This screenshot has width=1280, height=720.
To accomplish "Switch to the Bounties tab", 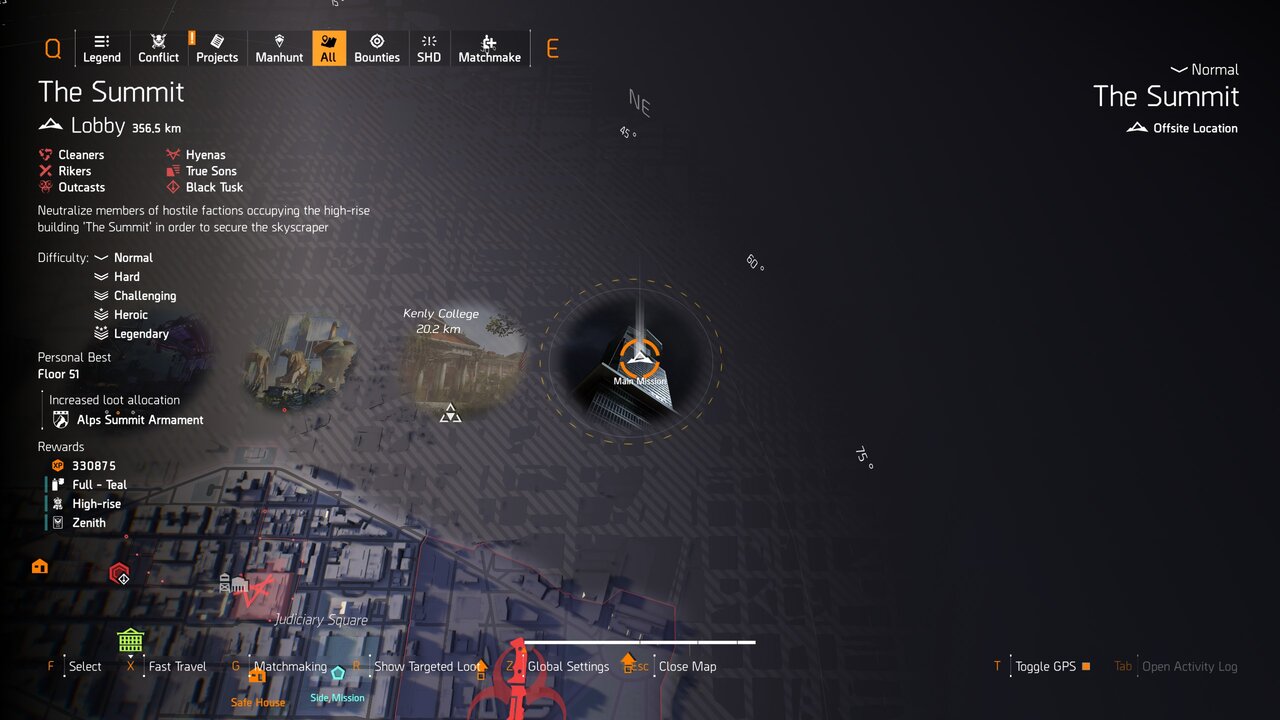I will 377,48.
